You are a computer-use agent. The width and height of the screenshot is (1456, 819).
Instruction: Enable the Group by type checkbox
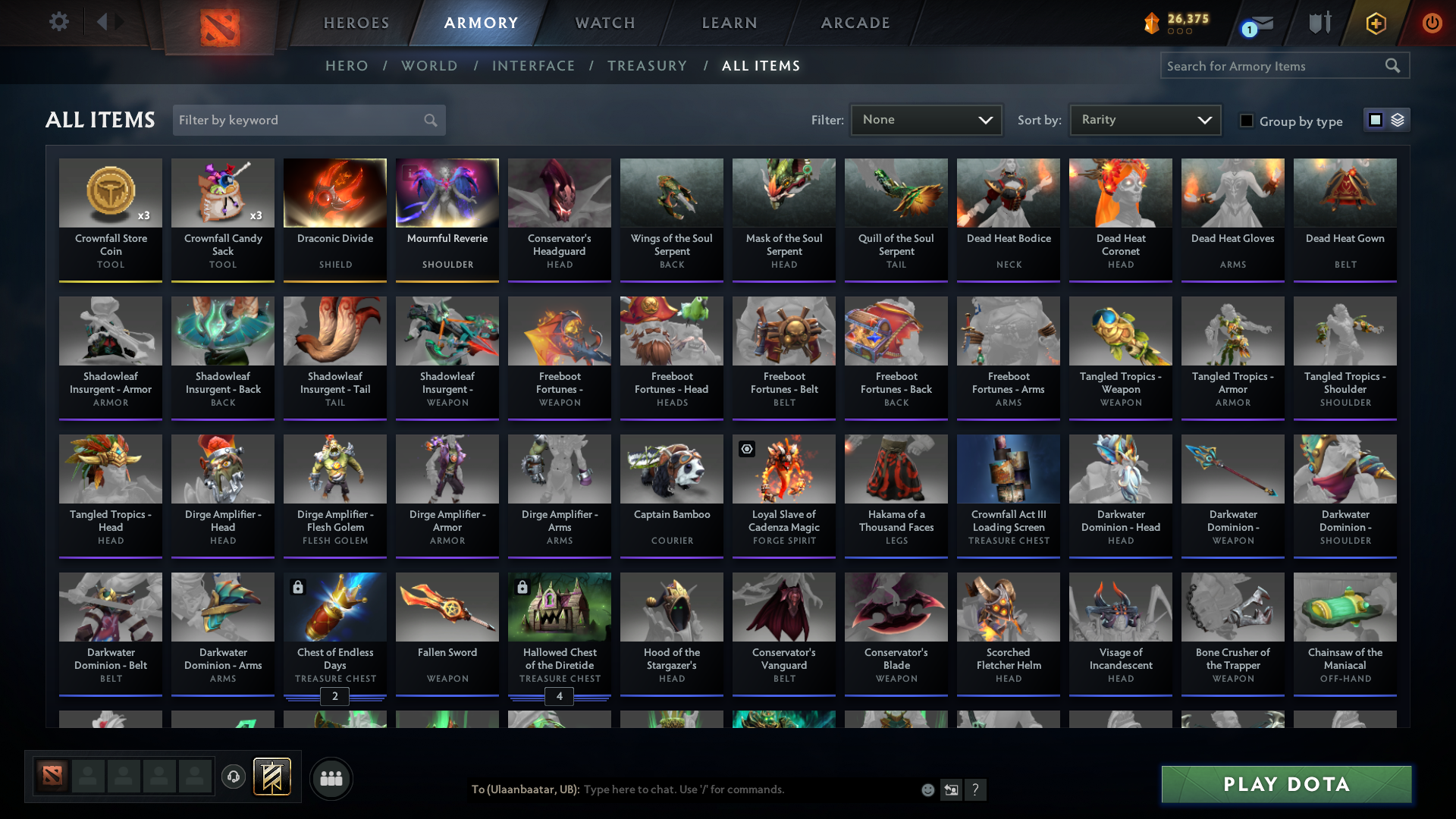tap(1247, 121)
